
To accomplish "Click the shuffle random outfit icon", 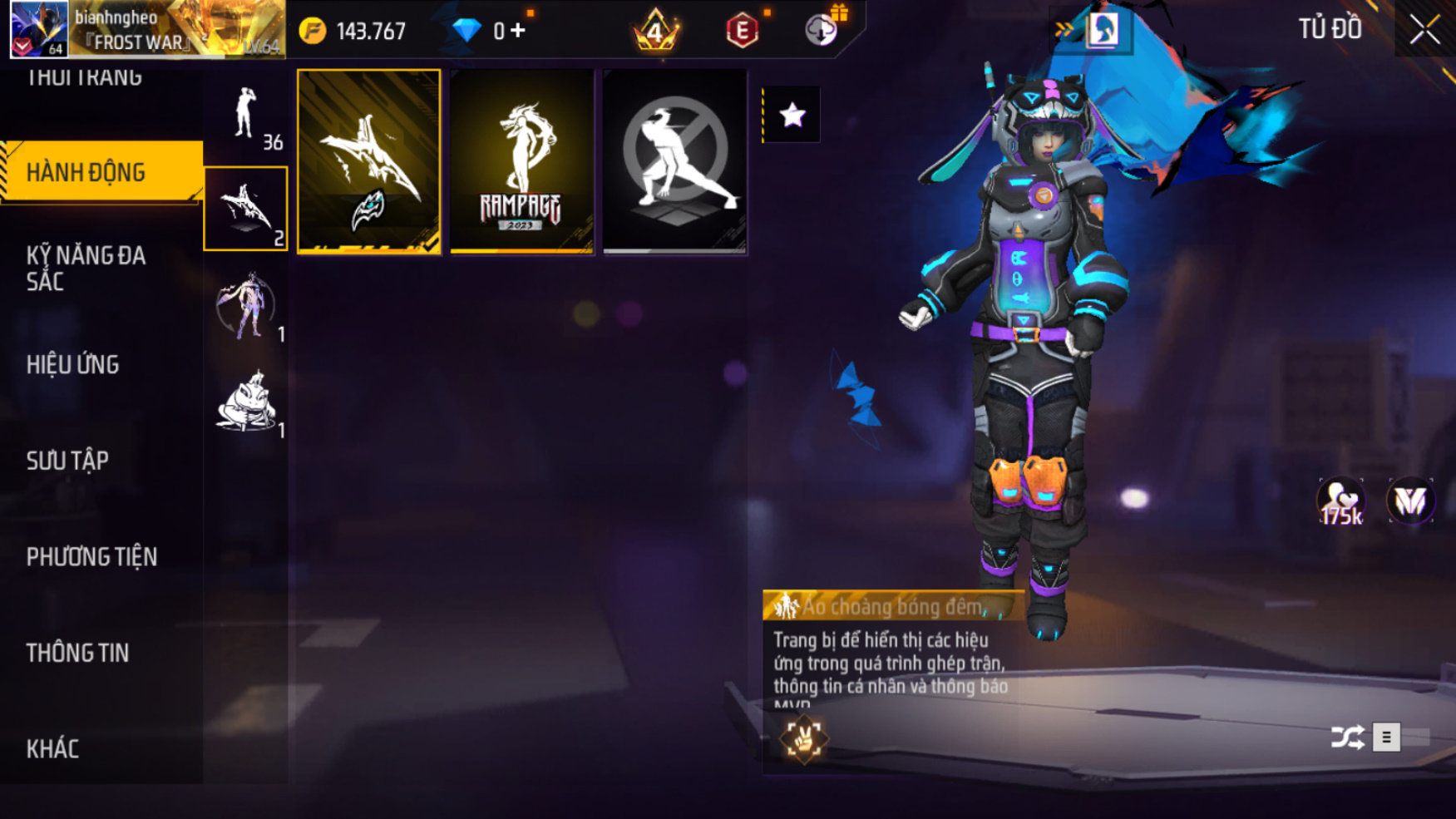I will click(x=1346, y=738).
